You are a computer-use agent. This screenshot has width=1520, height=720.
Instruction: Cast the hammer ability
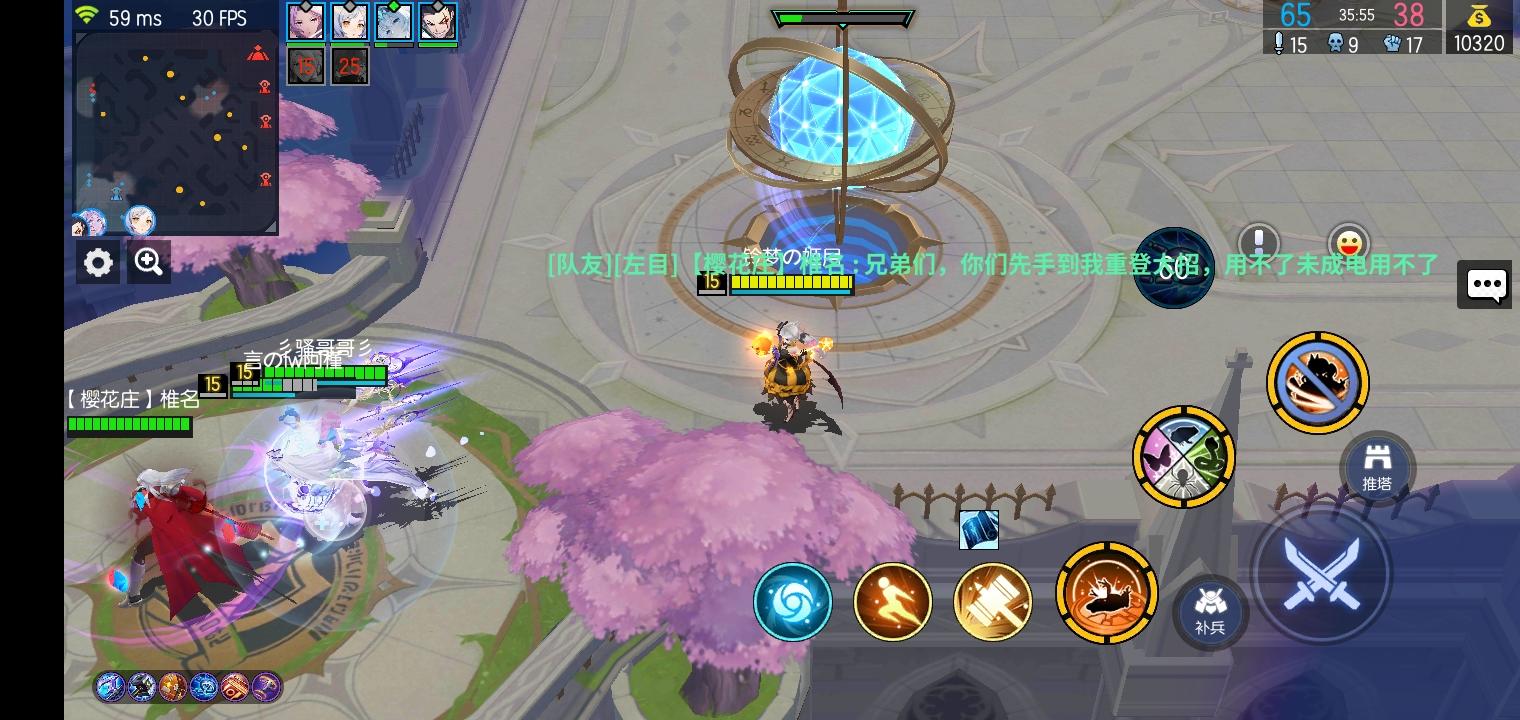coord(992,601)
